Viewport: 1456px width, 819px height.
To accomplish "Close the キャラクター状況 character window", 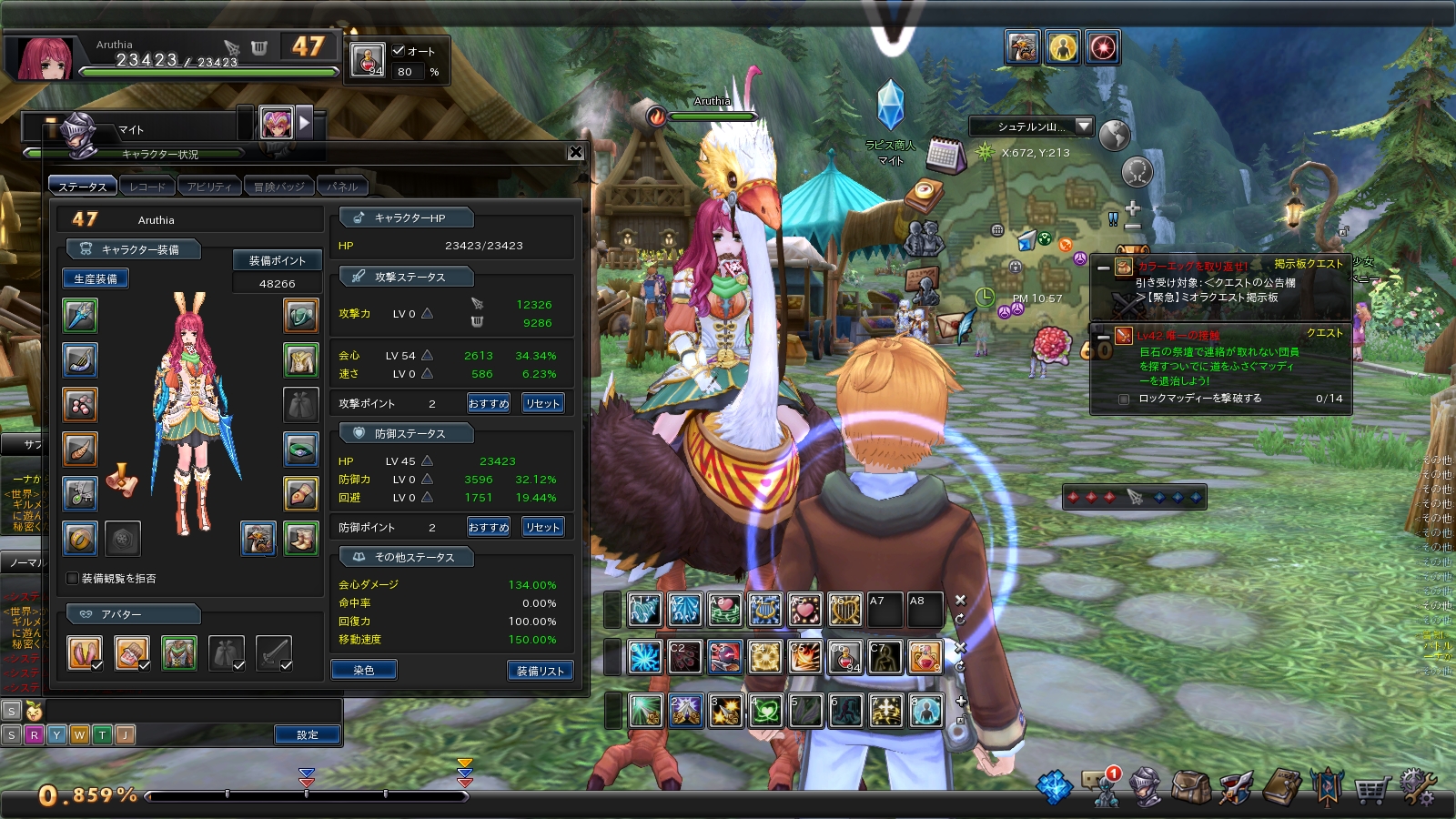I will (x=575, y=153).
